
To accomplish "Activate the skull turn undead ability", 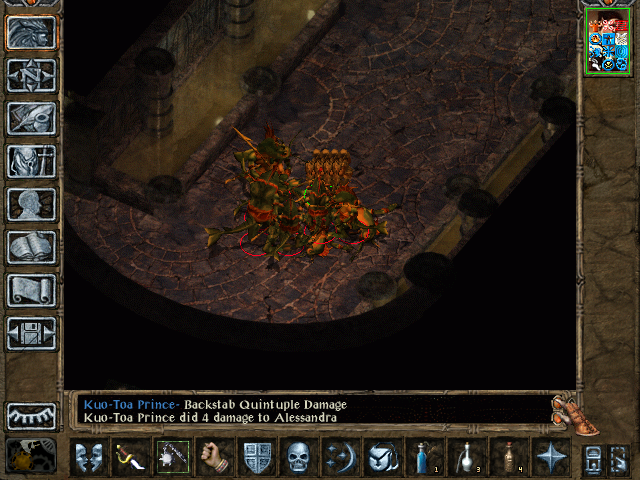I will tap(298, 458).
